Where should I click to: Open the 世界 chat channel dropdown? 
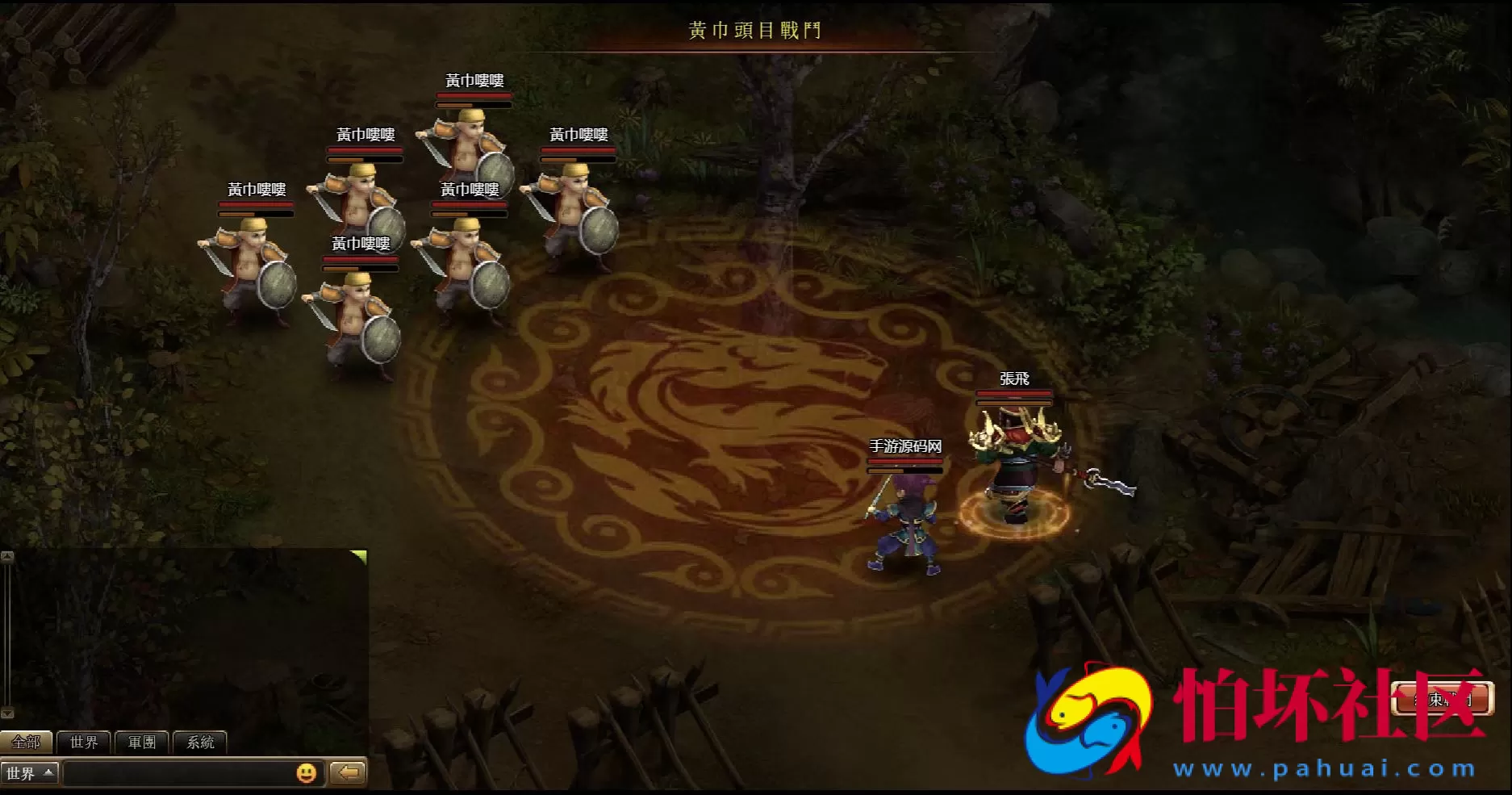point(30,773)
